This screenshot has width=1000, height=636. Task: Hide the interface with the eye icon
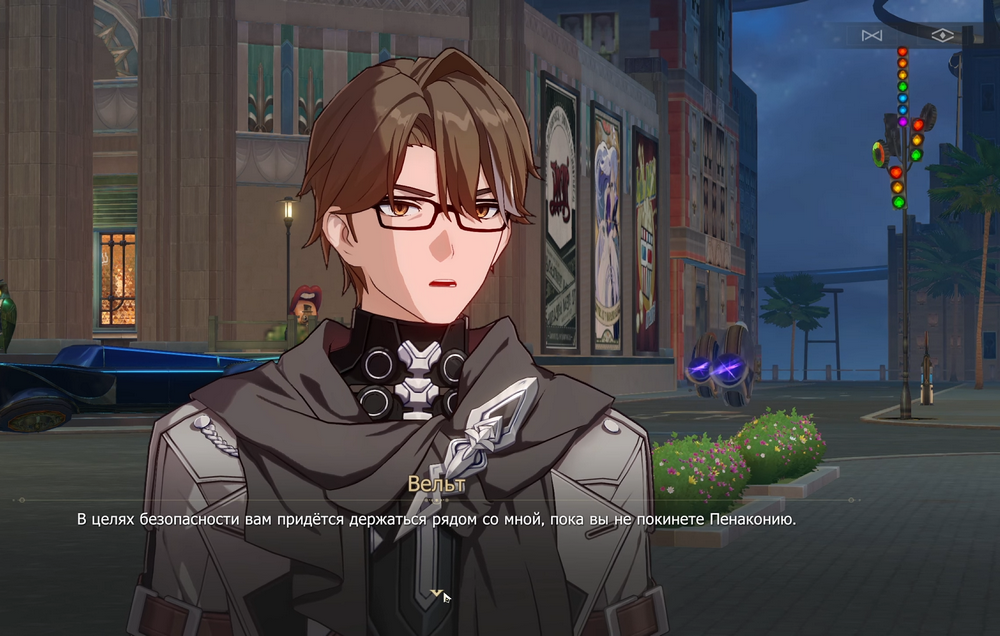(x=942, y=36)
